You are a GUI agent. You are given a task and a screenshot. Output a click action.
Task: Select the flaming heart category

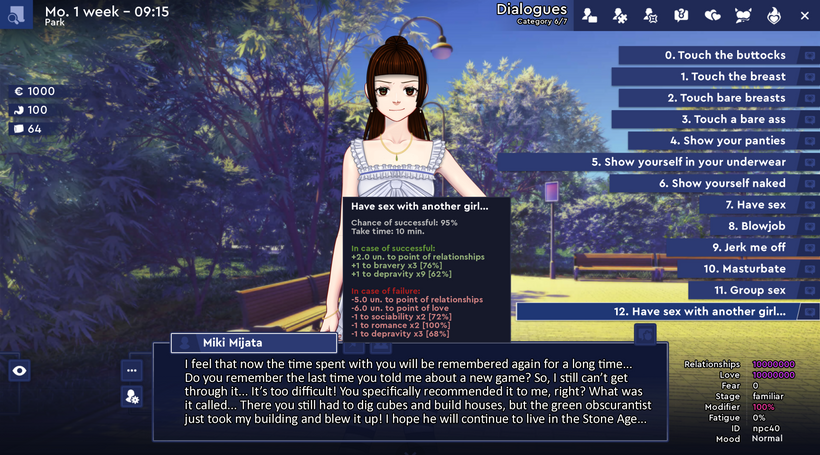773,15
